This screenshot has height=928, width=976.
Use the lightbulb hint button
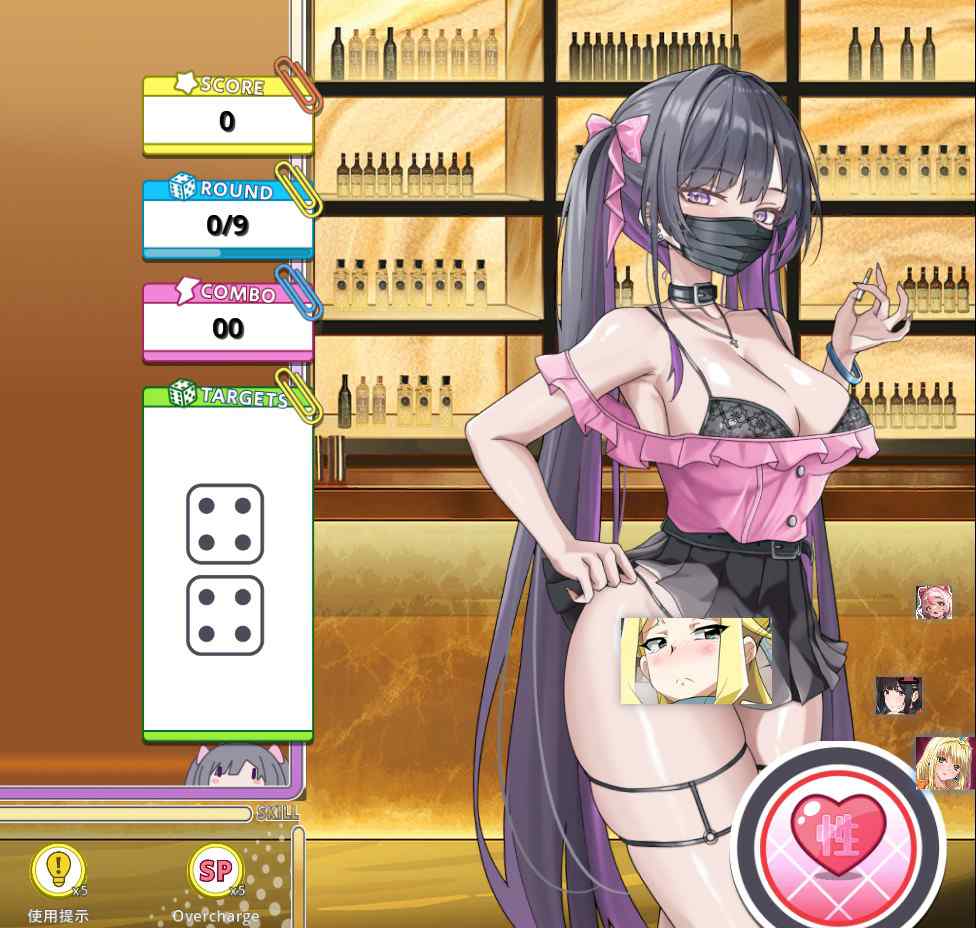pyautogui.click(x=58, y=870)
